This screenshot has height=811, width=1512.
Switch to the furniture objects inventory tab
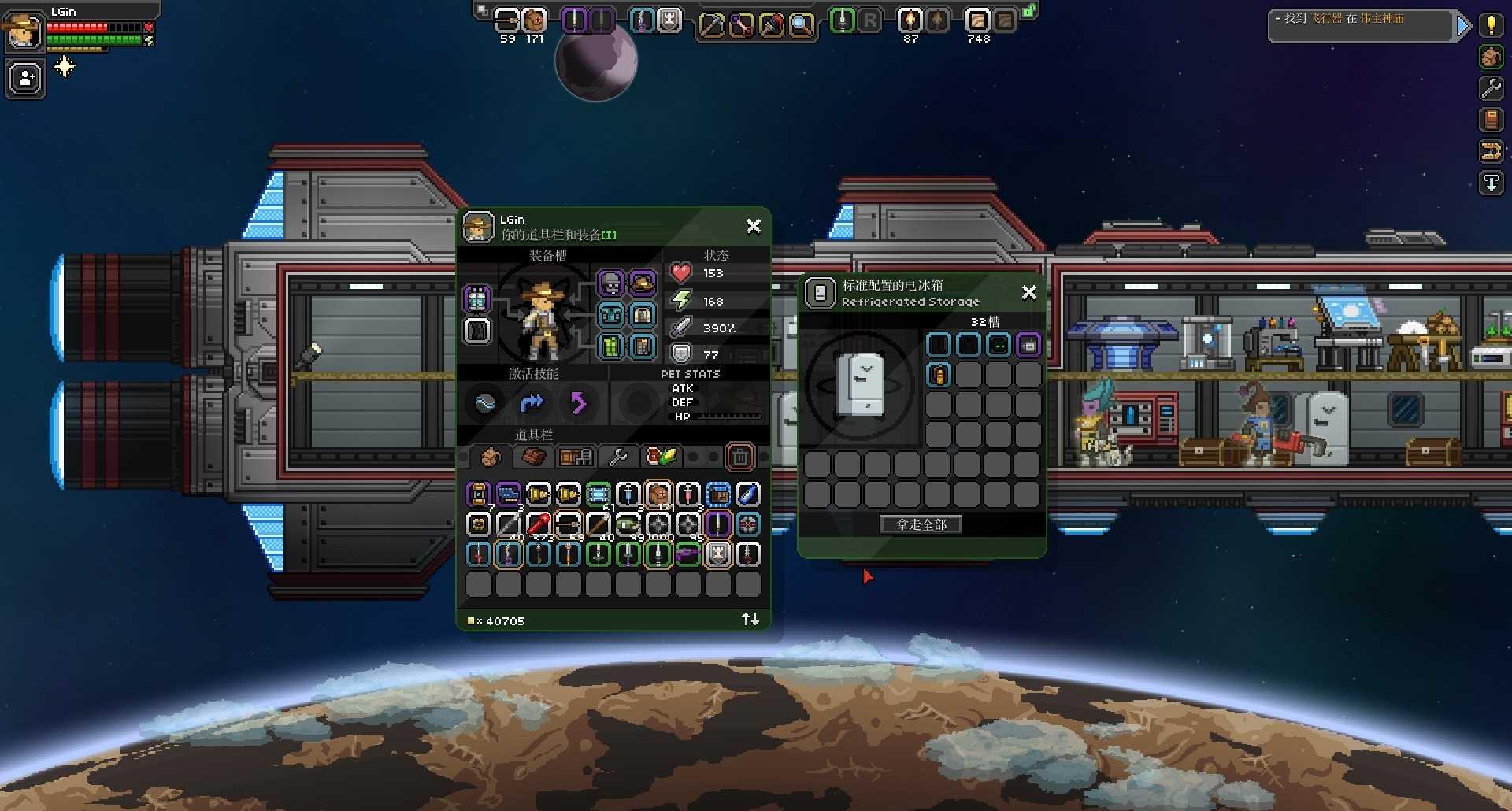click(x=575, y=457)
